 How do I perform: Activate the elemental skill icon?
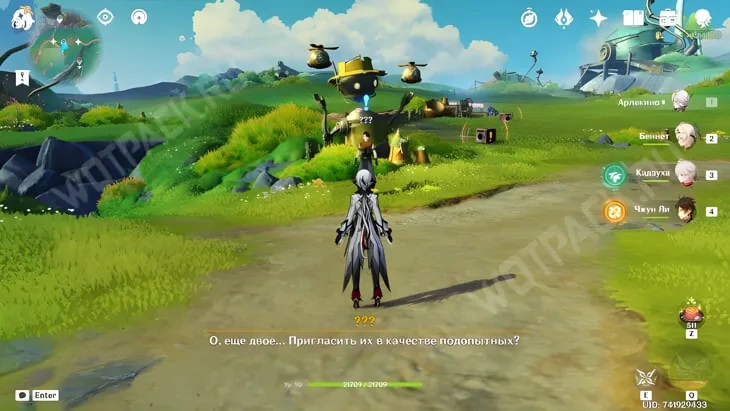(645, 378)
